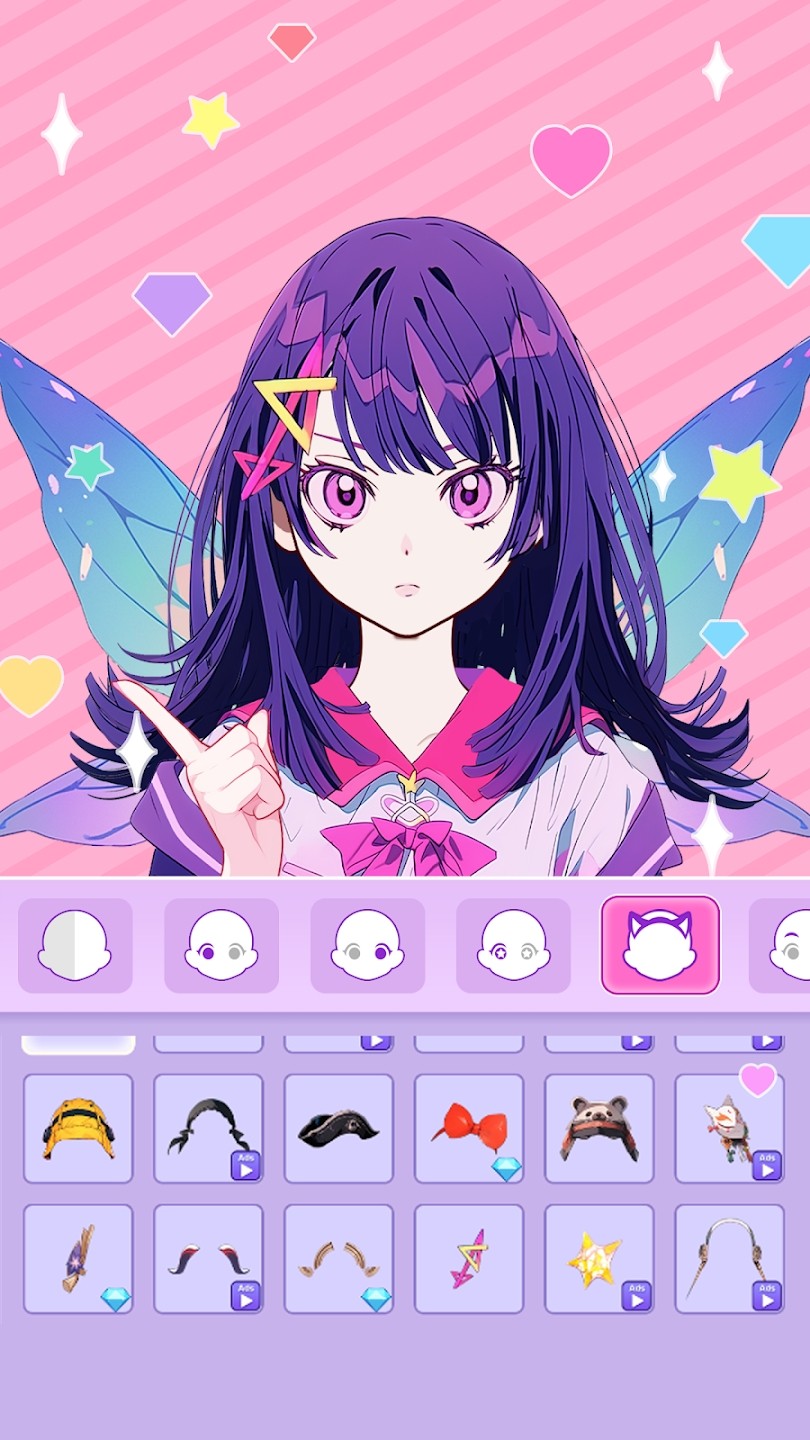Select the purple feather hair ornament
This screenshot has width=810, height=1440.
click(78, 1258)
